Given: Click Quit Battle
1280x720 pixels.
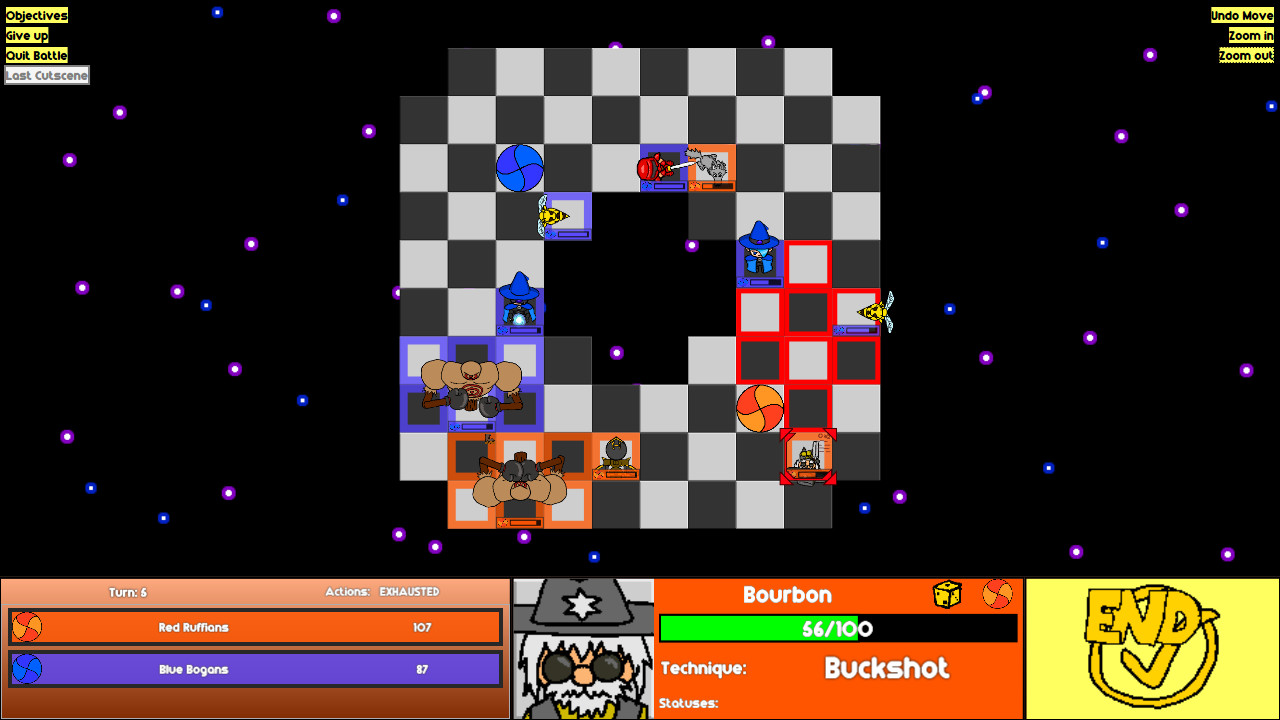Looking at the screenshot, I should point(37,55).
